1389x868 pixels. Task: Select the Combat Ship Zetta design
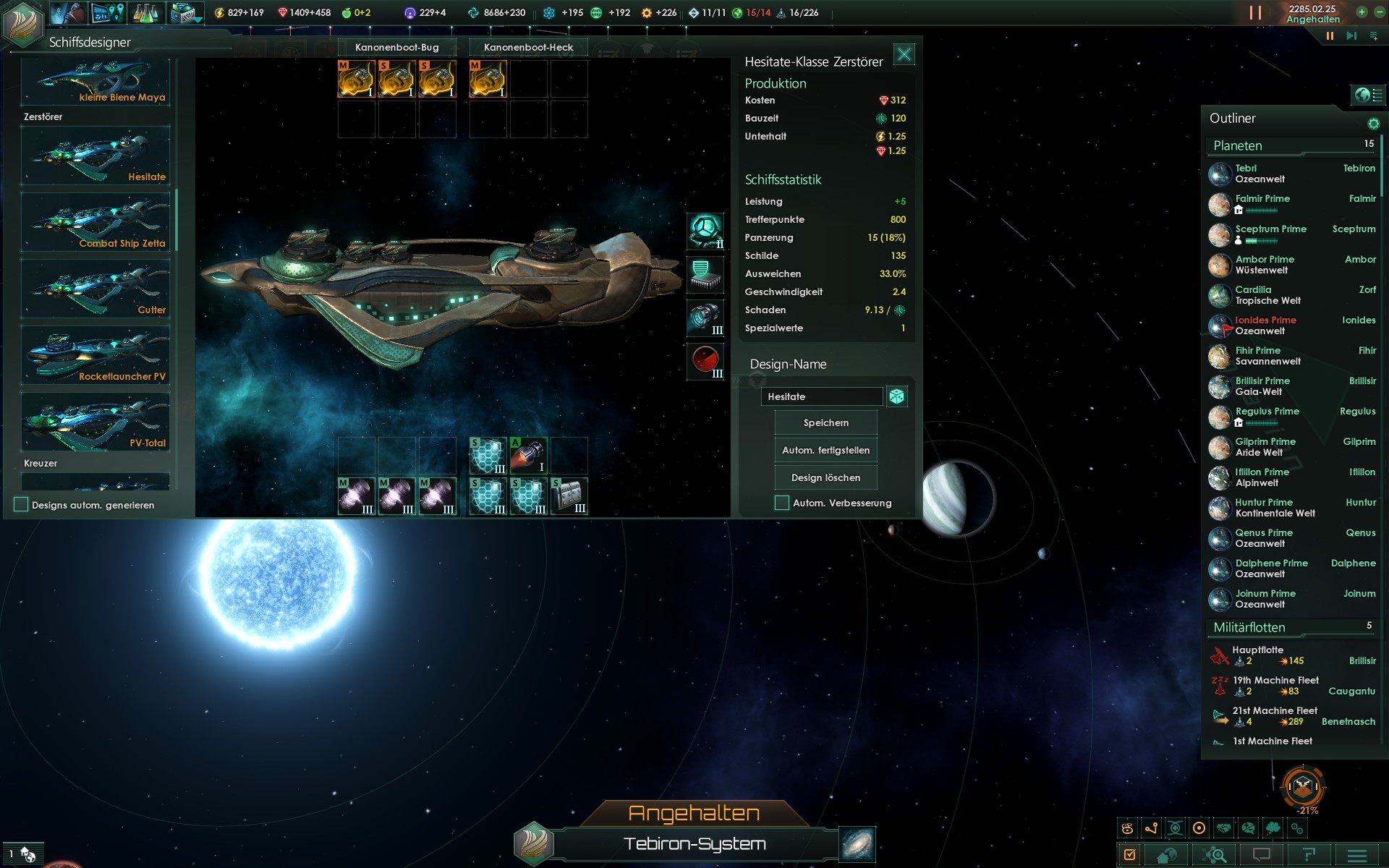pos(95,221)
